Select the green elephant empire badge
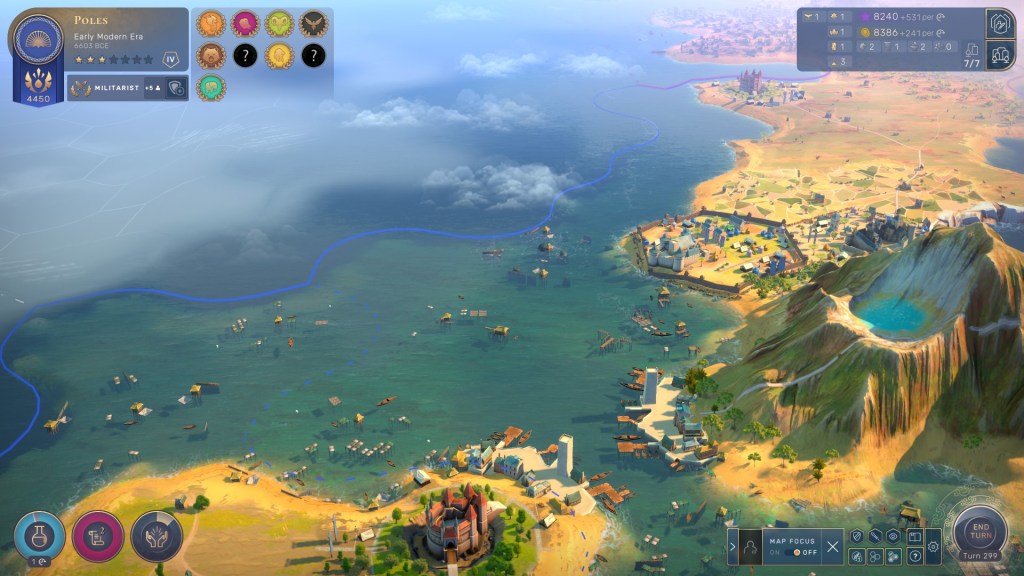 pyautogui.click(x=210, y=88)
